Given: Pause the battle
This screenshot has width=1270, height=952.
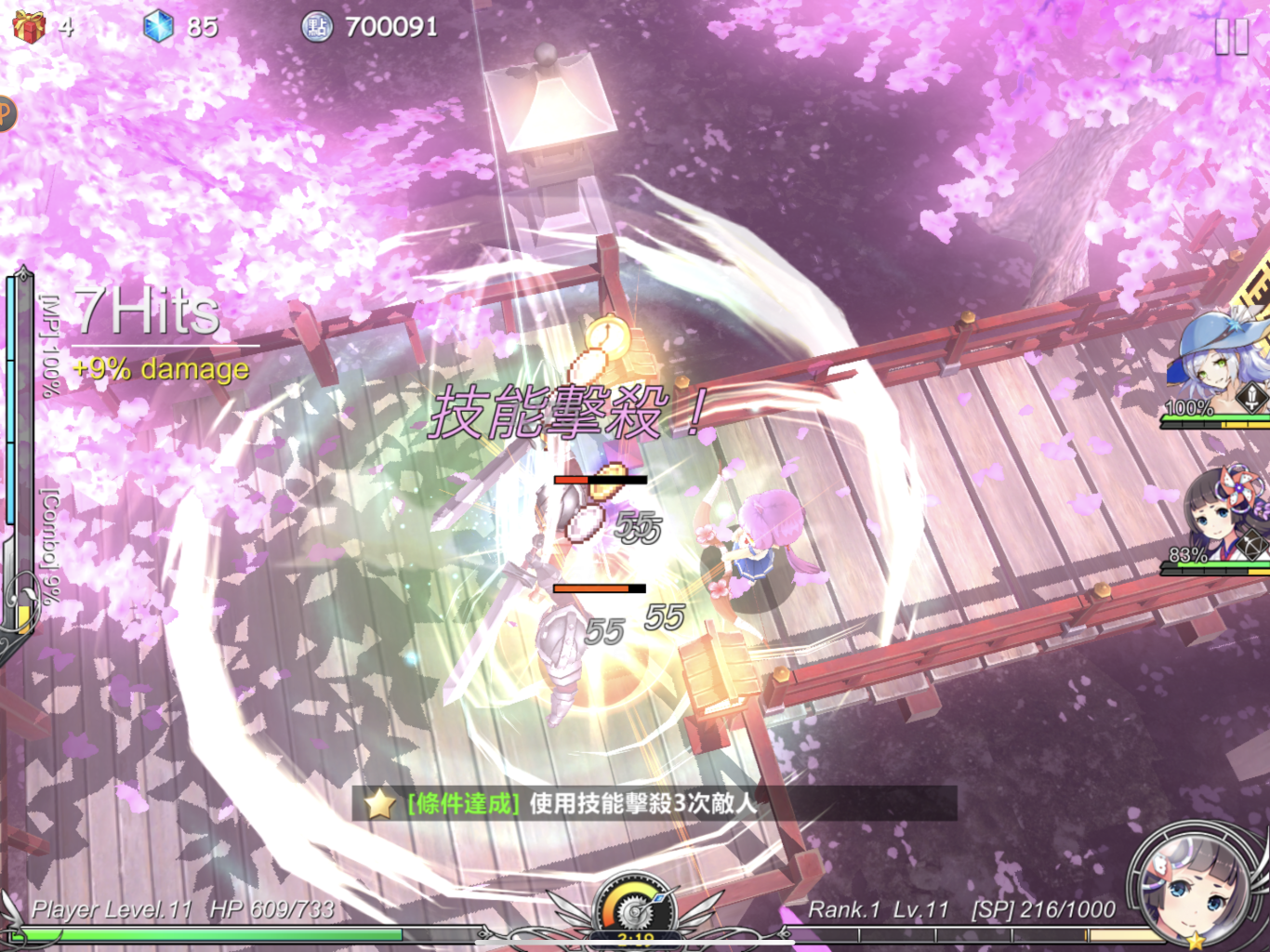Looking at the screenshot, I should coord(1231,37).
